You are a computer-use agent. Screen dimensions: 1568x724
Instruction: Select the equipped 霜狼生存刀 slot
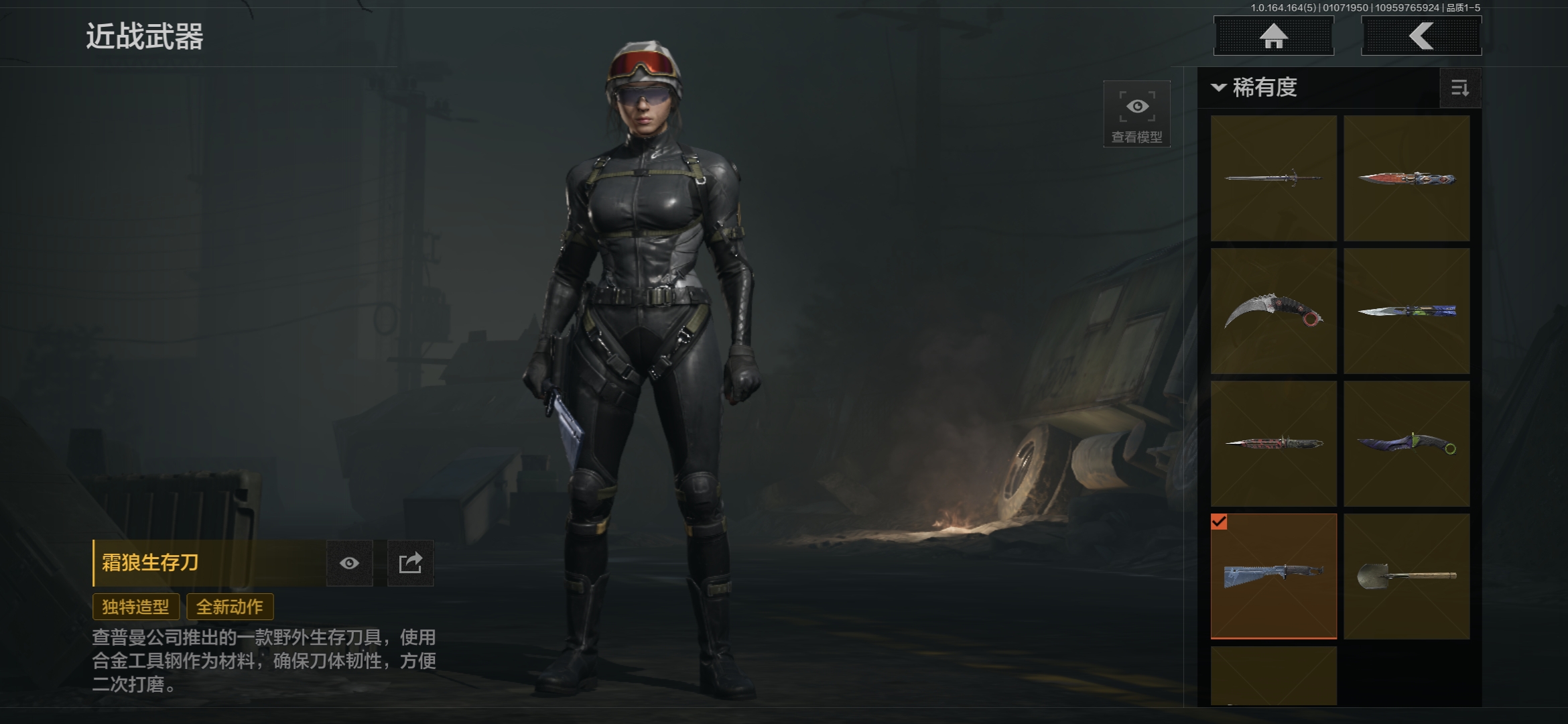[x=1273, y=576]
